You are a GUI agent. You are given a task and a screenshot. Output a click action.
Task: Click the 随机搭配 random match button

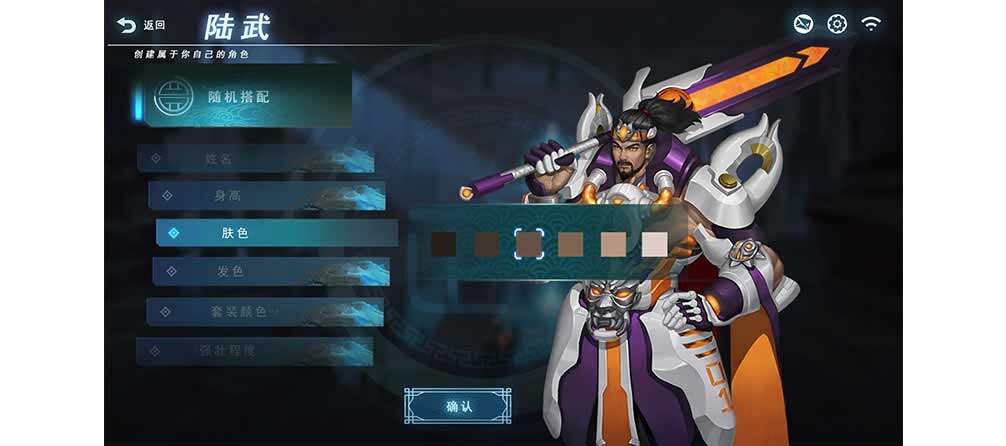240,98
